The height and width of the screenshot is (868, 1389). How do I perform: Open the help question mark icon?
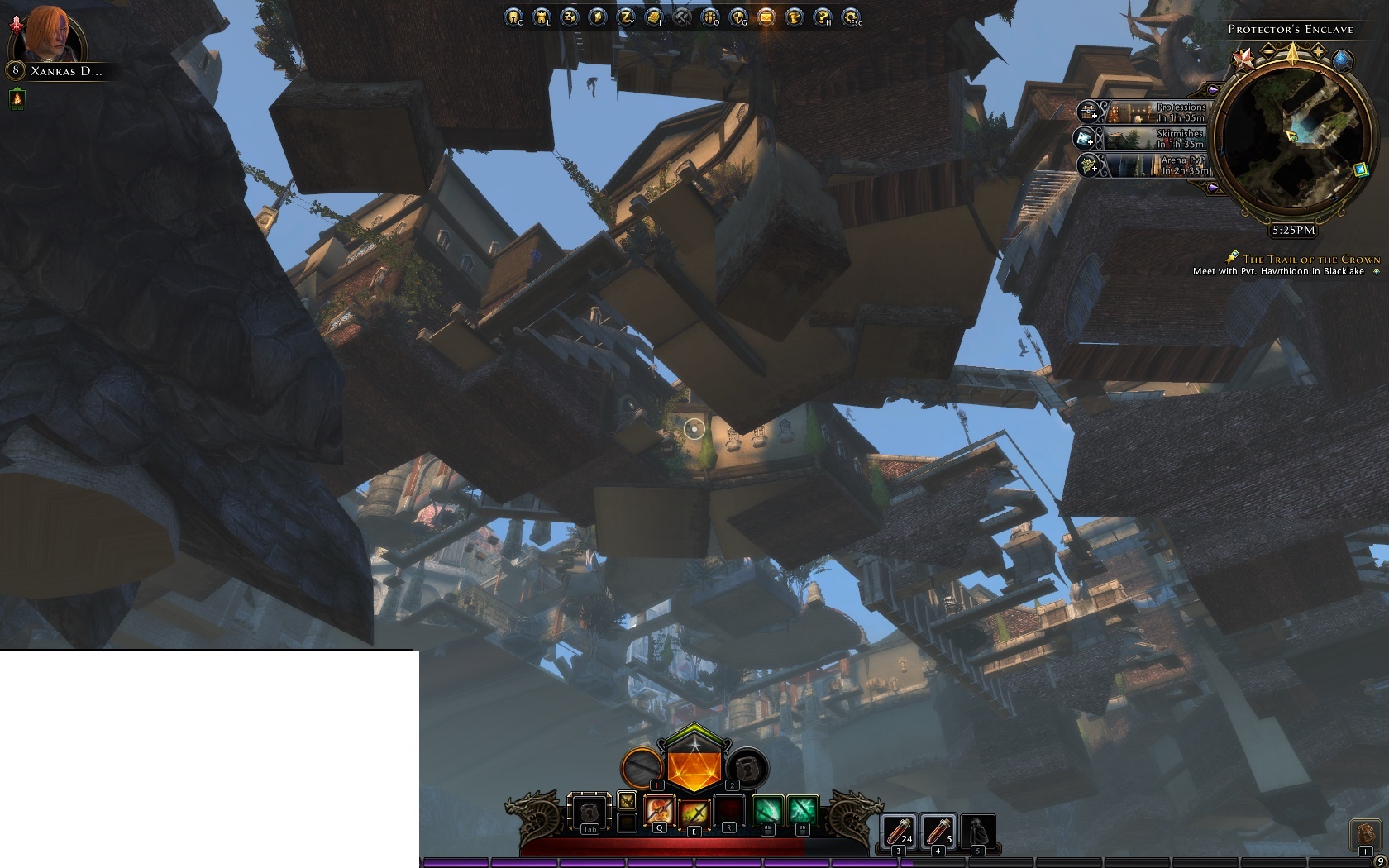pyautogui.click(x=823, y=17)
